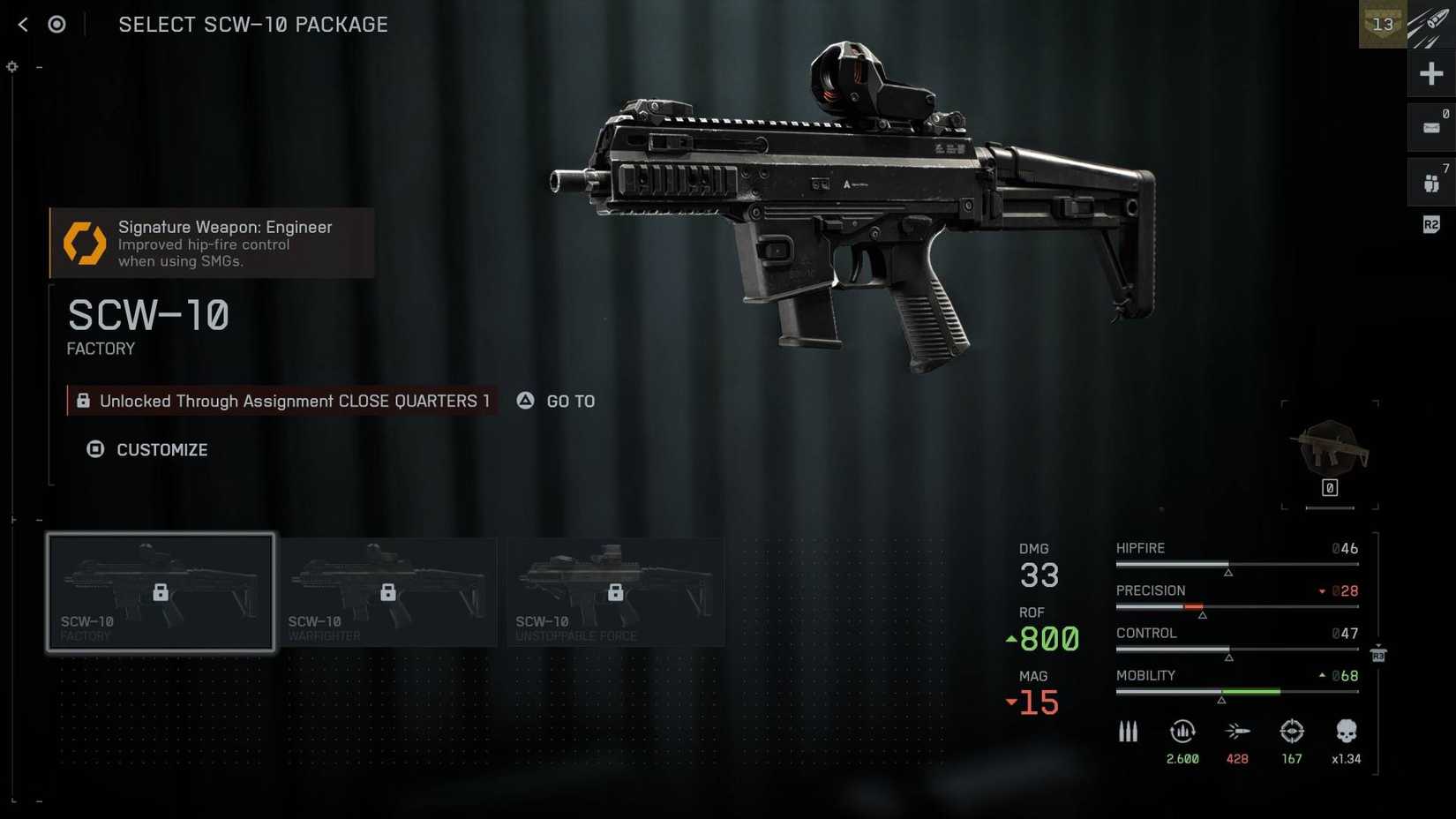The image size is (1456, 819).
Task: Open the player rank 13 badge
Action: point(1382,25)
